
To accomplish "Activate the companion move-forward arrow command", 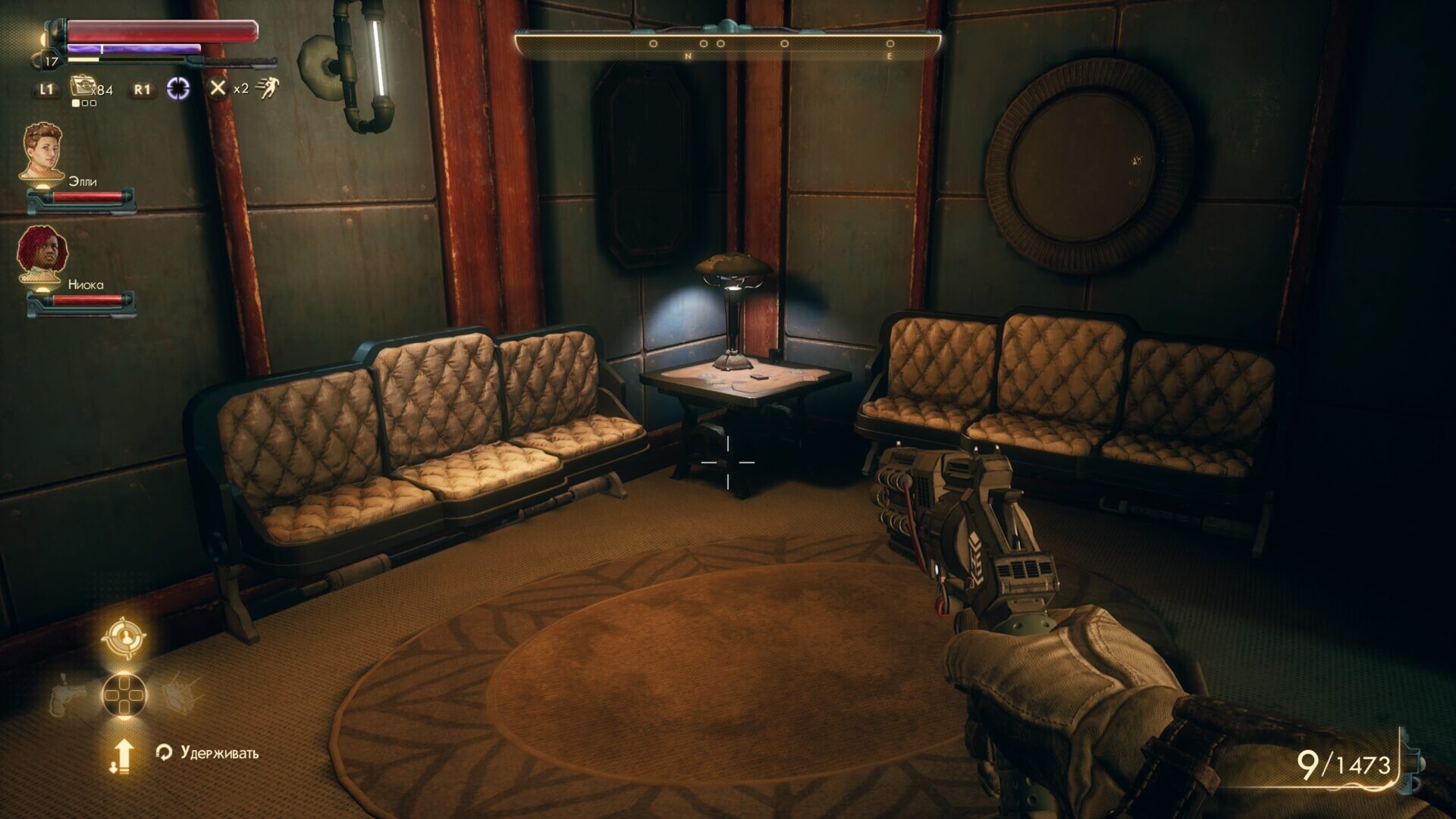I will click(x=123, y=755).
